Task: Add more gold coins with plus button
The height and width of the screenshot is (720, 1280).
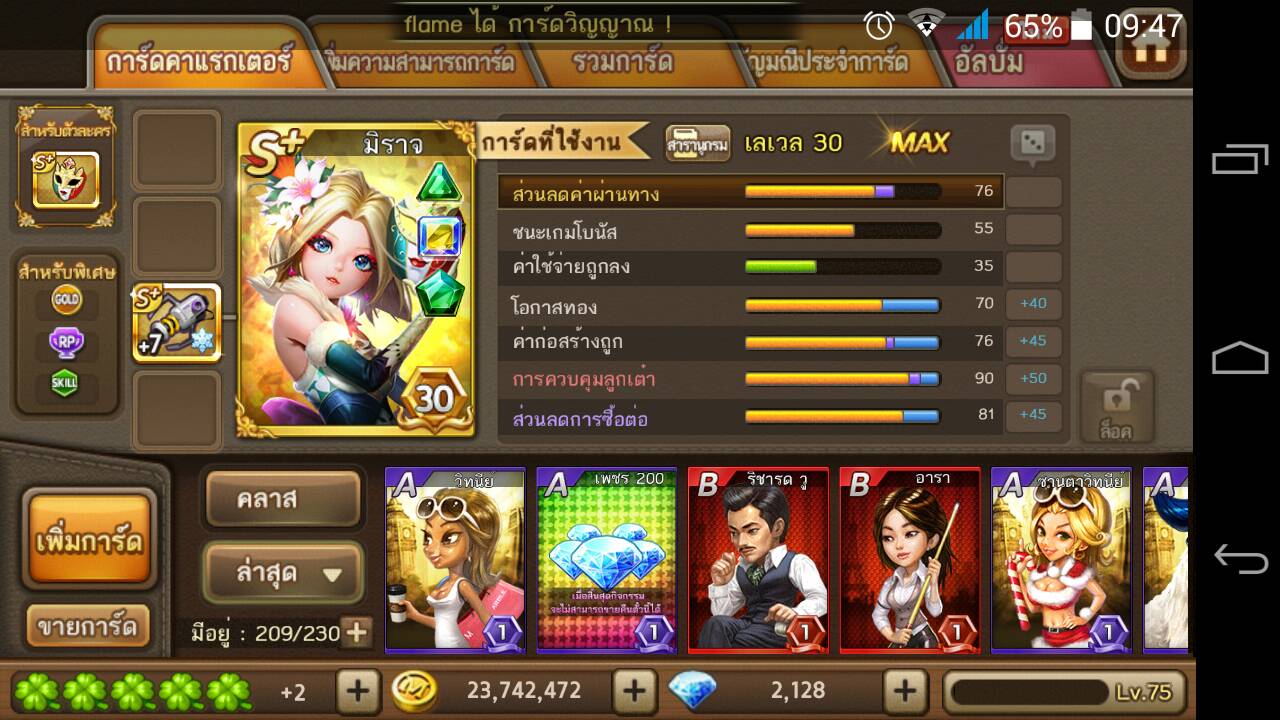Action: pyautogui.click(x=634, y=690)
